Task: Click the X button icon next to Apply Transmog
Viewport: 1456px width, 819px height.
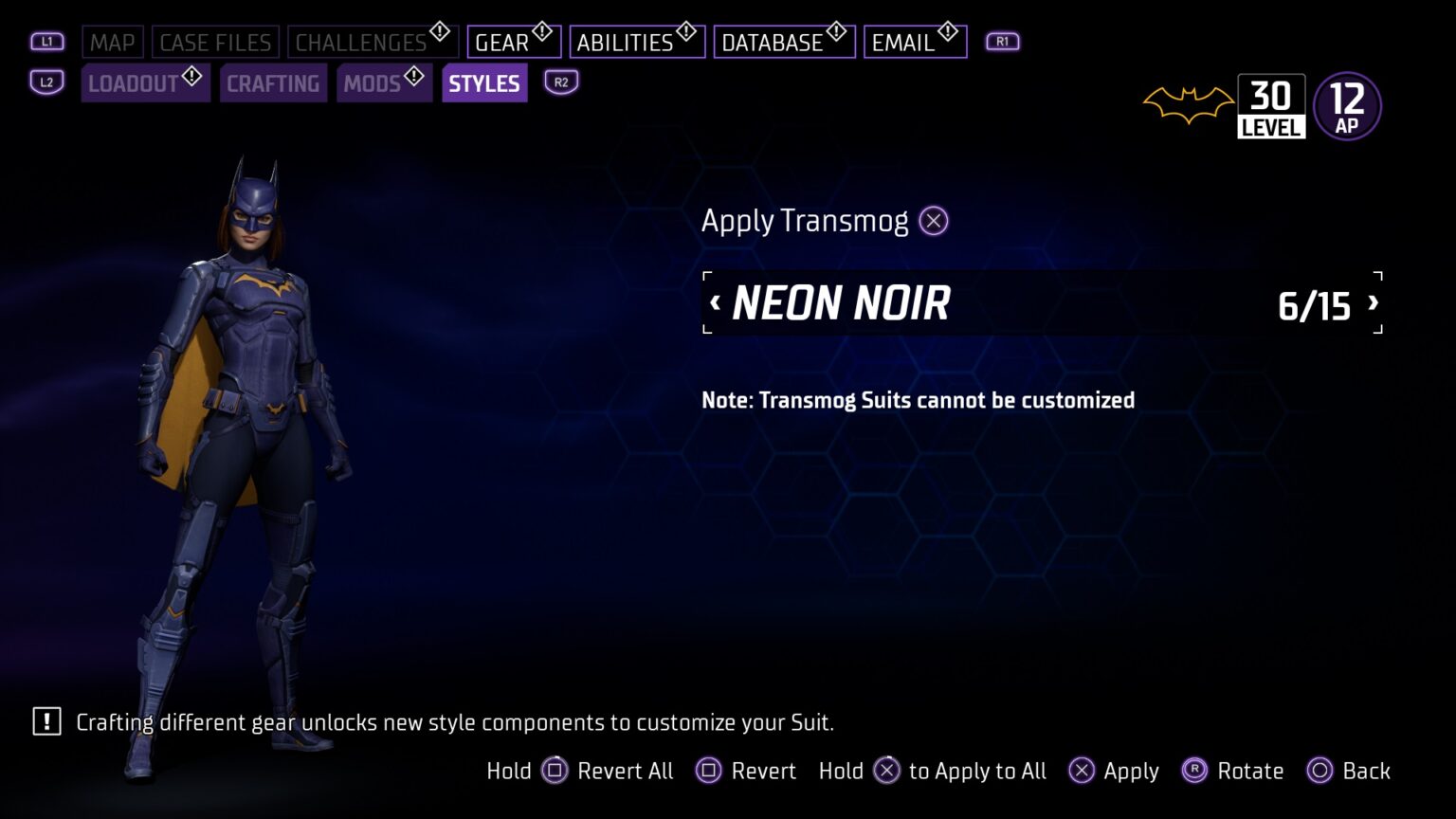Action: click(933, 220)
